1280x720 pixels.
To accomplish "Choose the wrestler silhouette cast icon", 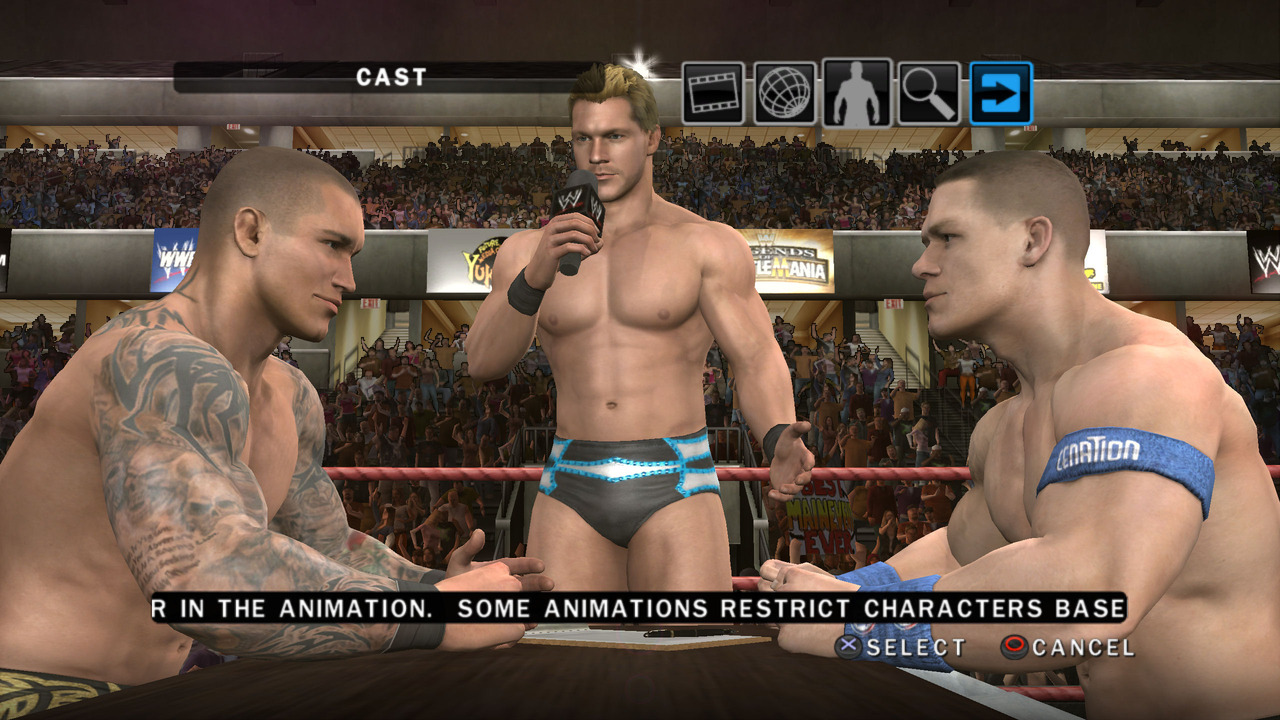I will [x=857, y=93].
